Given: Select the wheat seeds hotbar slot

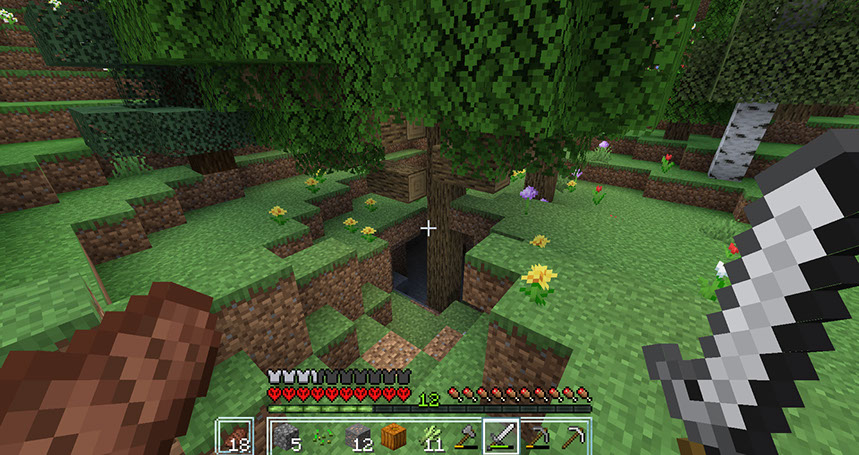Looking at the screenshot, I should 323,436.
